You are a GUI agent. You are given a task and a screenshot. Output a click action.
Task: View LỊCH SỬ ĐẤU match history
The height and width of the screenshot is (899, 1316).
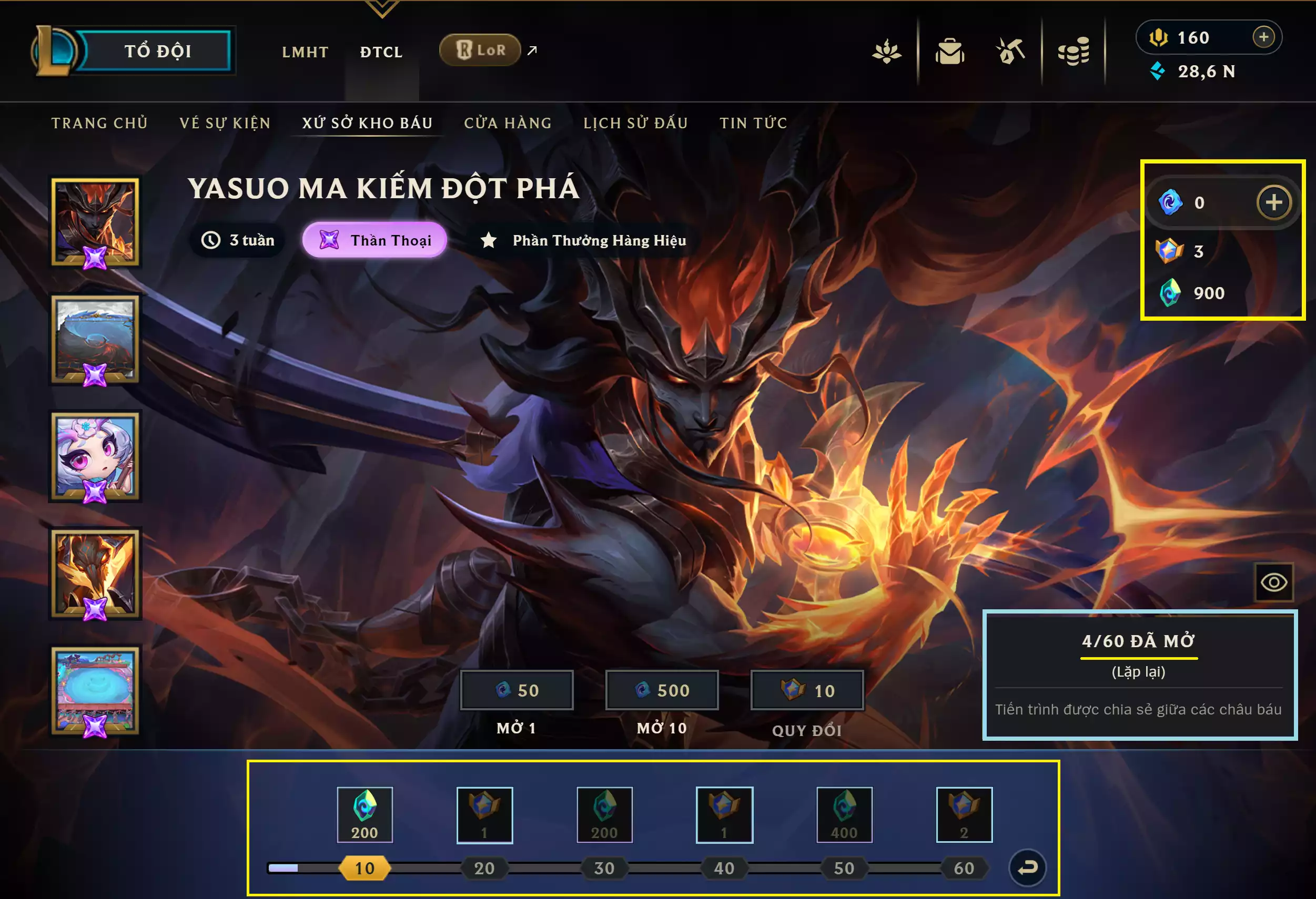tap(635, 123)
